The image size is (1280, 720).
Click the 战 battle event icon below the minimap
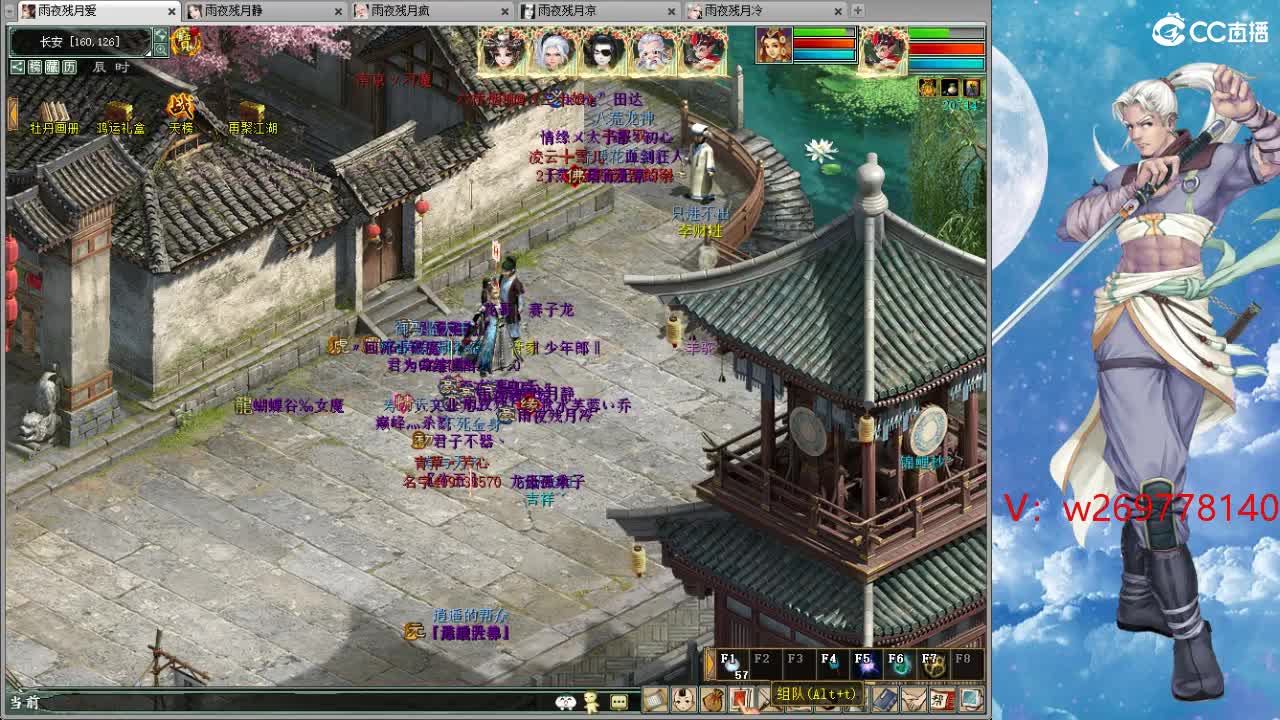(179, 108)
